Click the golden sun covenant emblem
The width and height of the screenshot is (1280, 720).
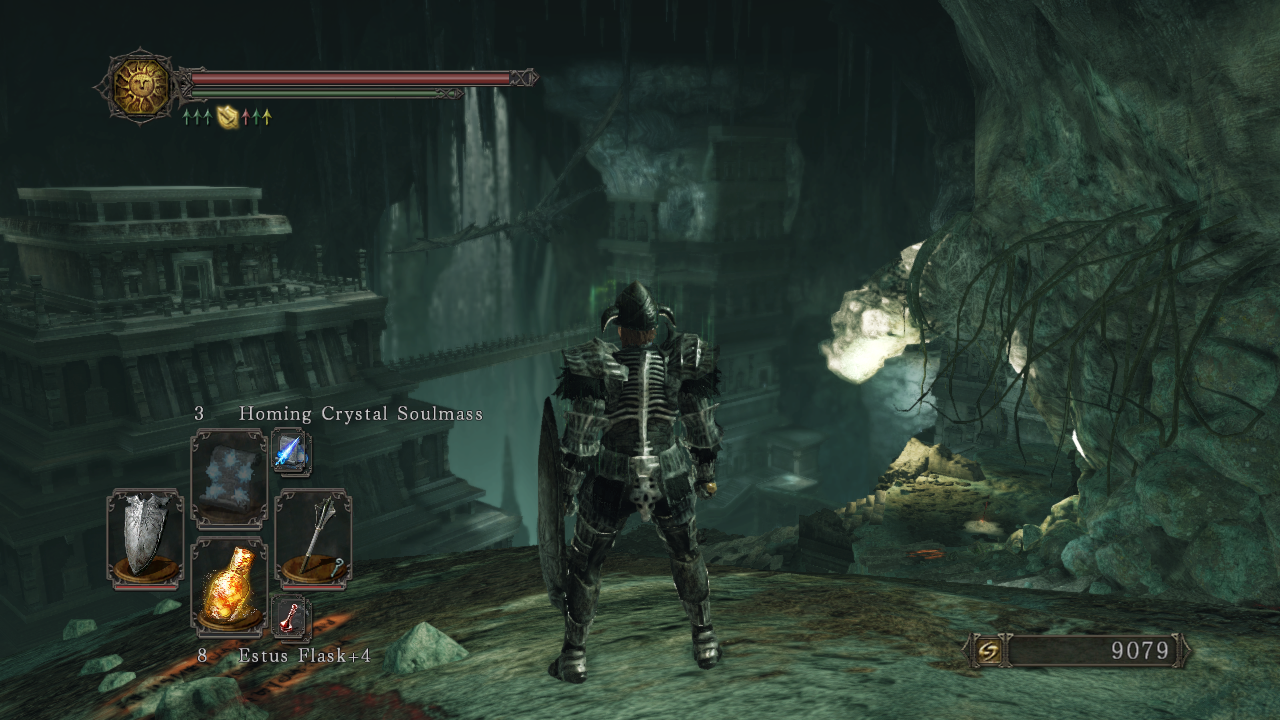point(140,86)
